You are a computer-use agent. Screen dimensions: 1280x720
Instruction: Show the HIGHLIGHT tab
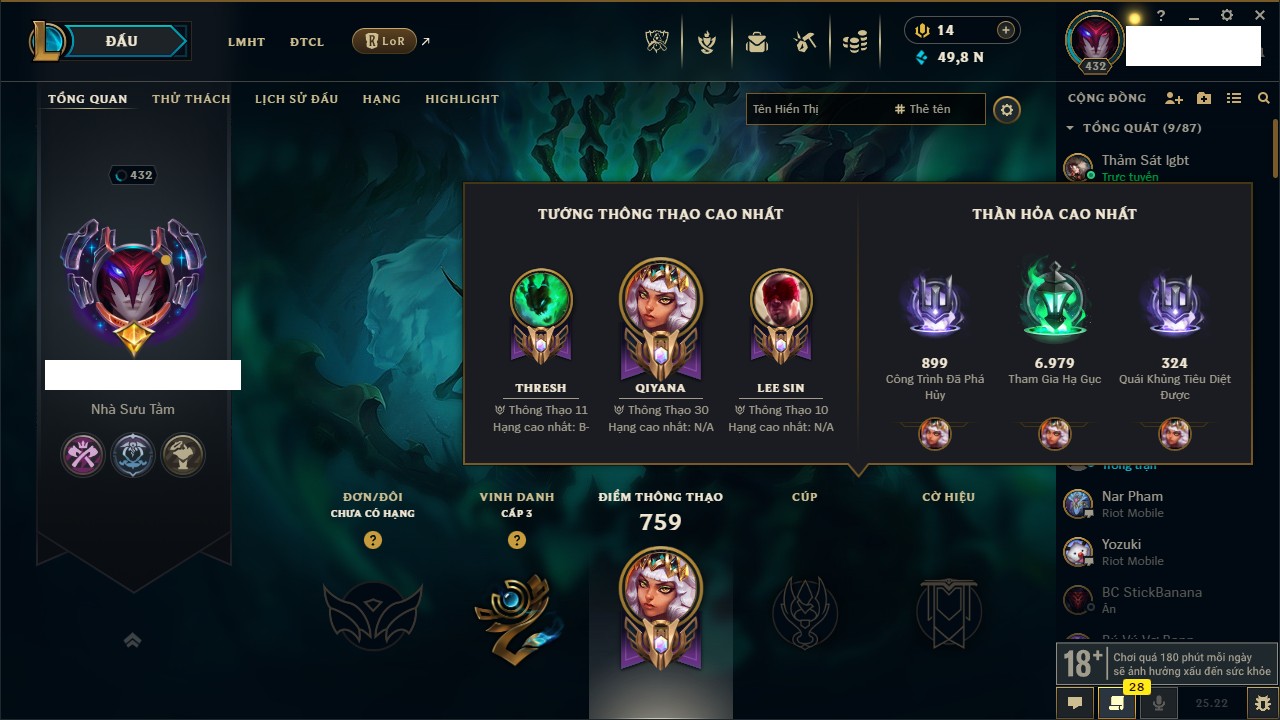coord(461,99)
